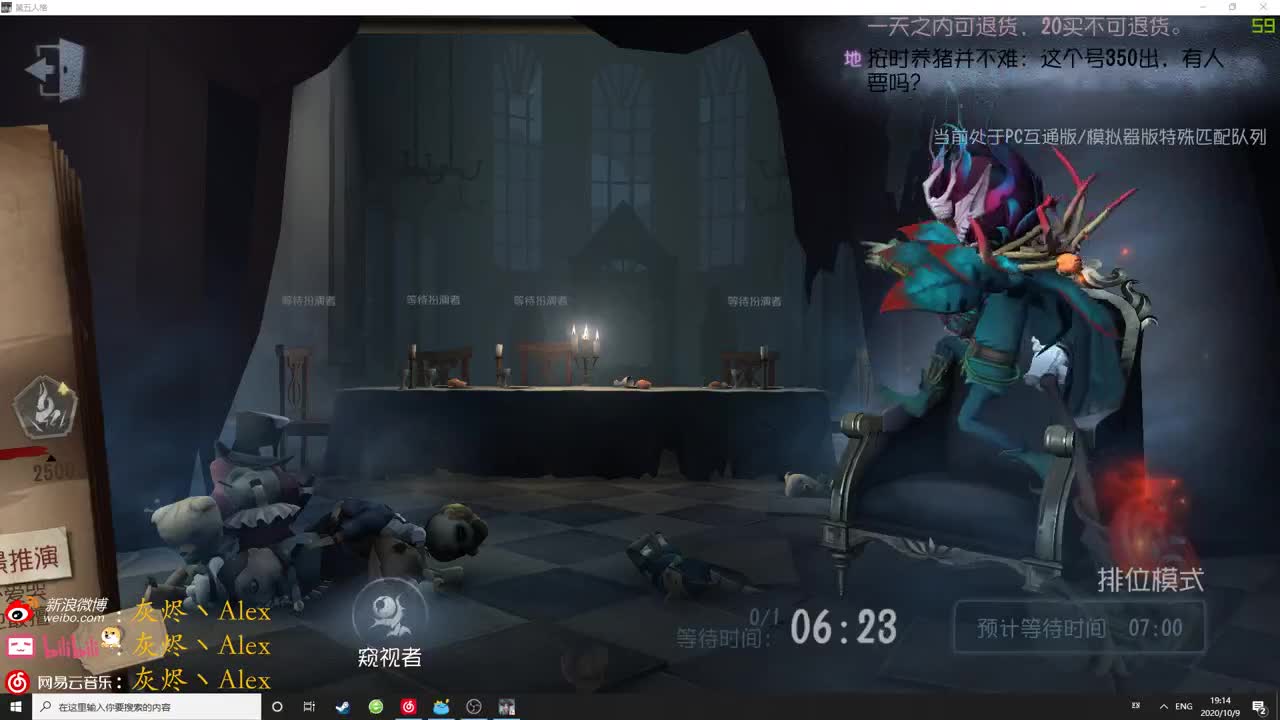1280x720 pixels.
Task: Open the Identity V game taskbar icon
Action: tap(506, 707)
